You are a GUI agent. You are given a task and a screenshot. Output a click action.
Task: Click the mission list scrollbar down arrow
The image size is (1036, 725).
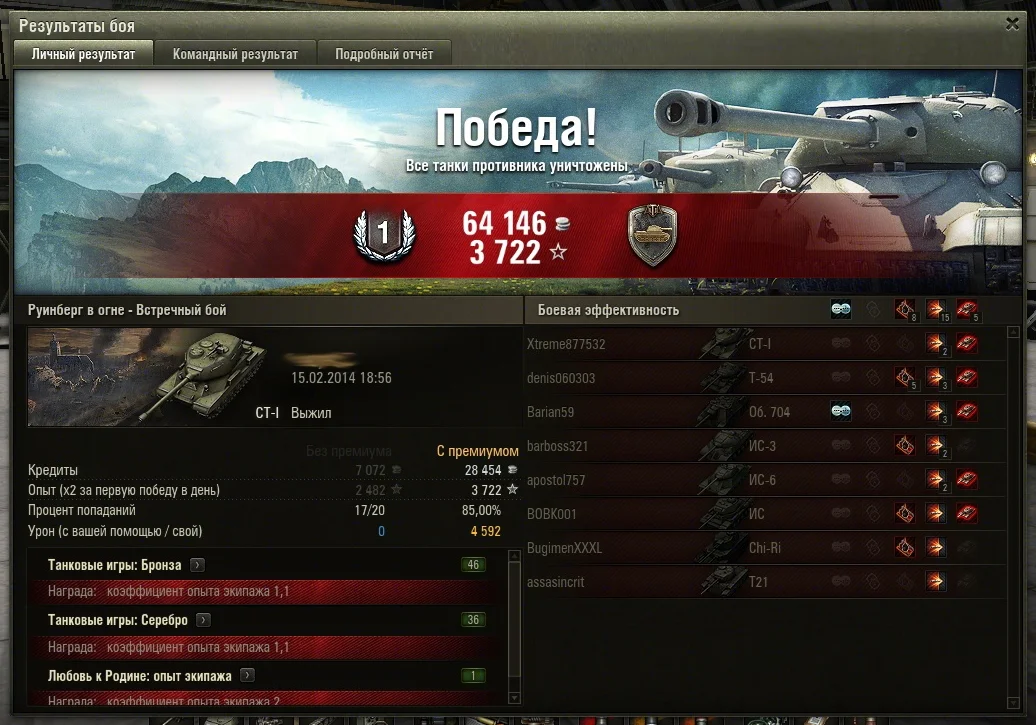516,698
